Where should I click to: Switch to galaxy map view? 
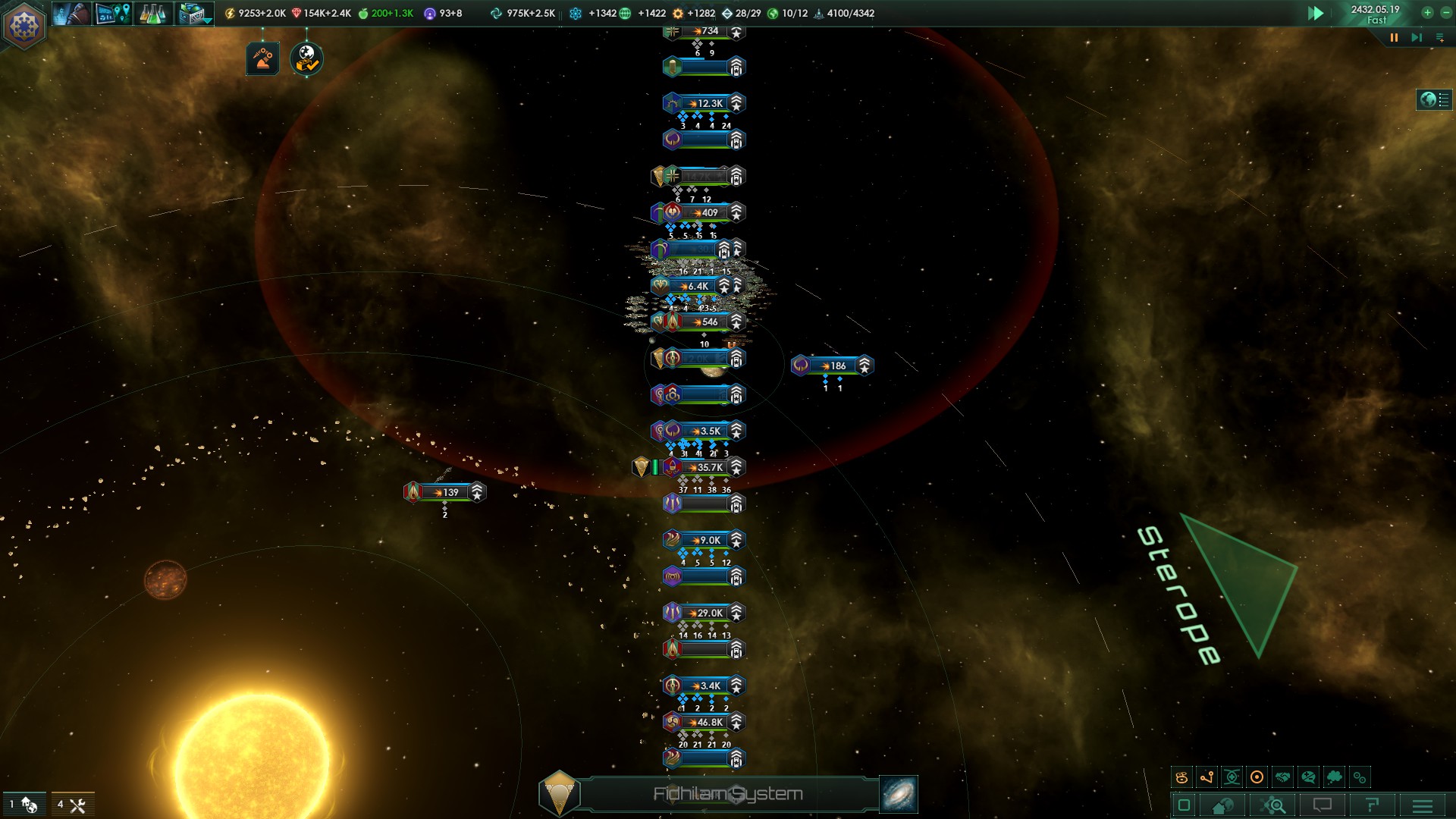(x=899, y=794)
